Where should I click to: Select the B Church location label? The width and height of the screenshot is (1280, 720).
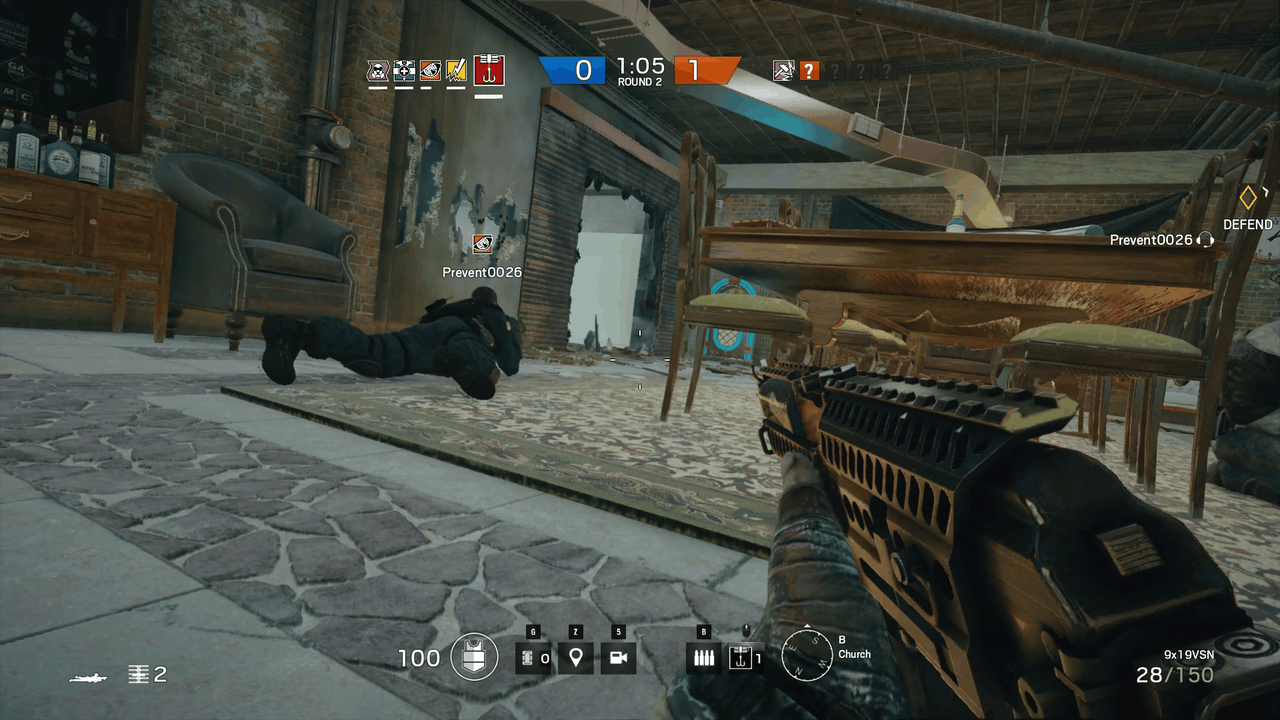(855, 655)
